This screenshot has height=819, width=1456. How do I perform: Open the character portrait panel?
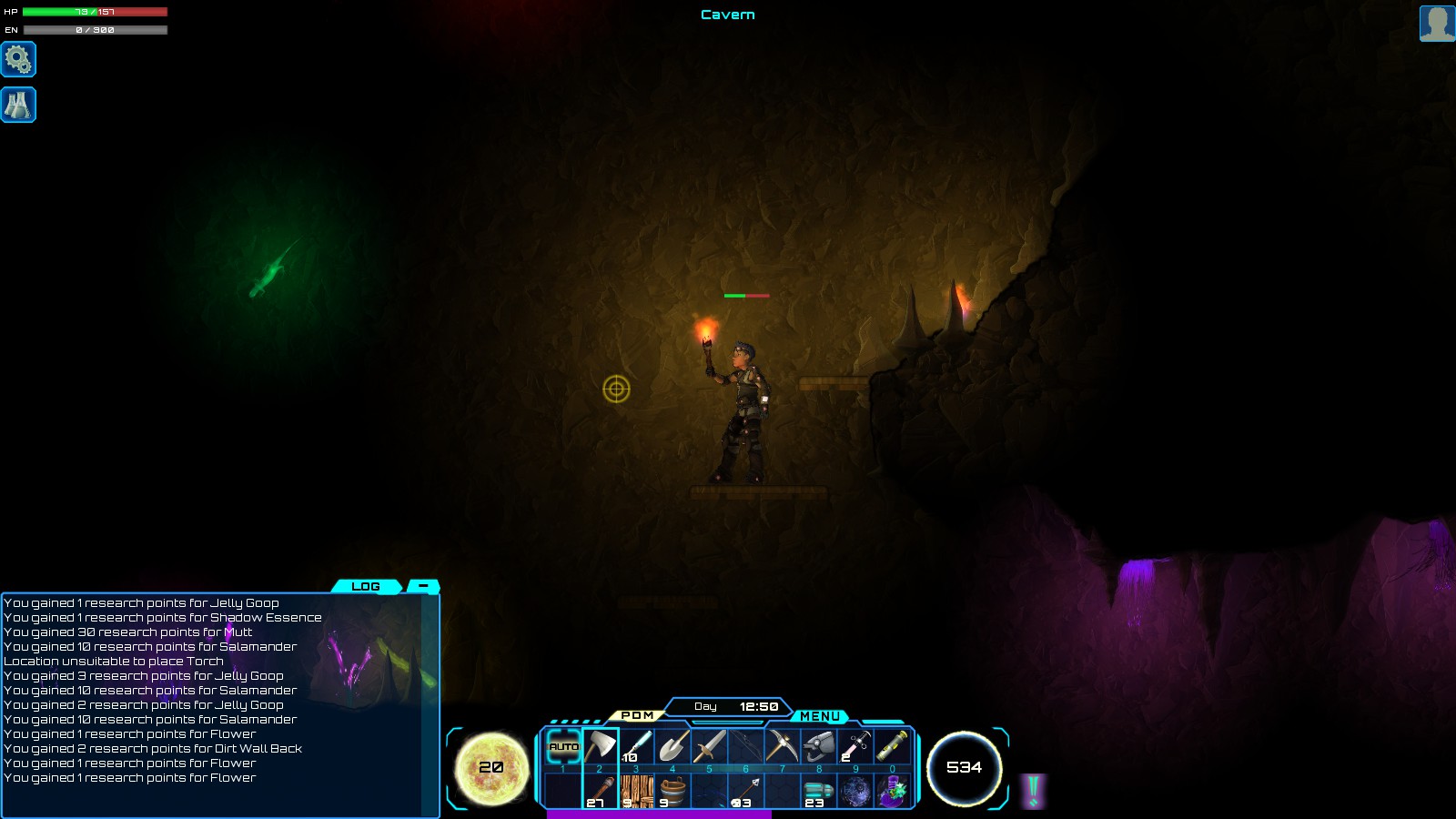(1437, 24)
